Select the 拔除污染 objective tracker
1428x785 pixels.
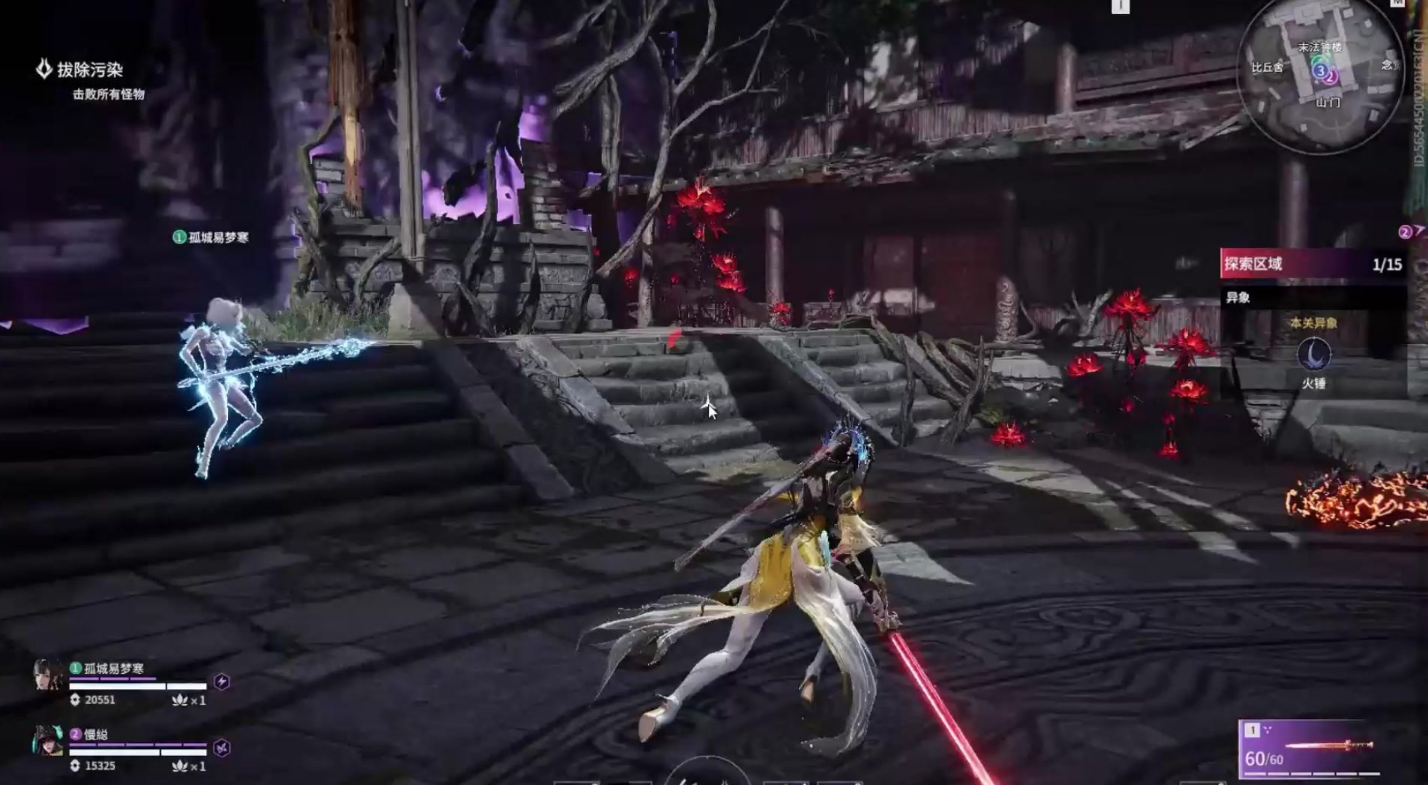click(88, 70)
